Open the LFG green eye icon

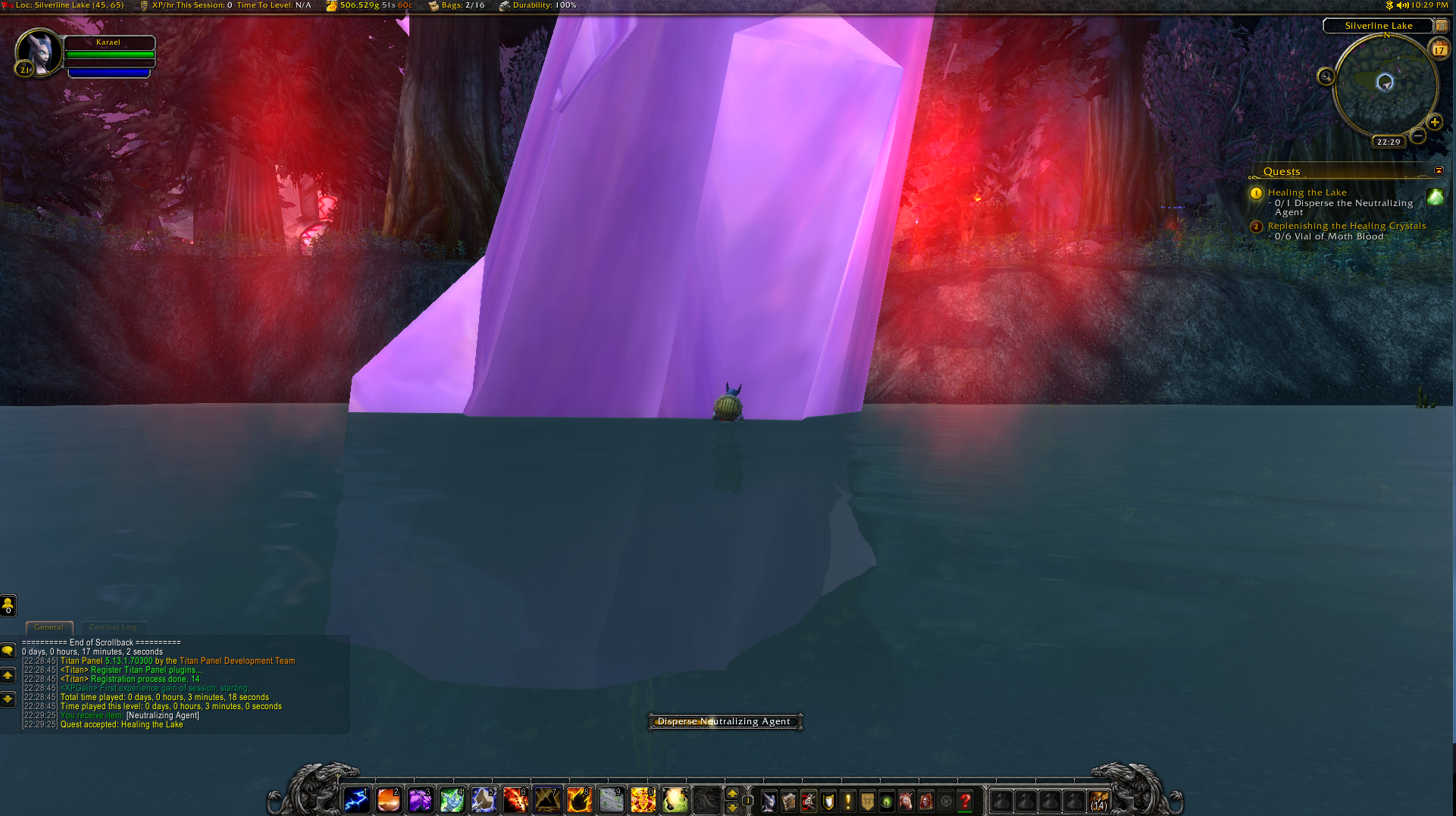887,801
